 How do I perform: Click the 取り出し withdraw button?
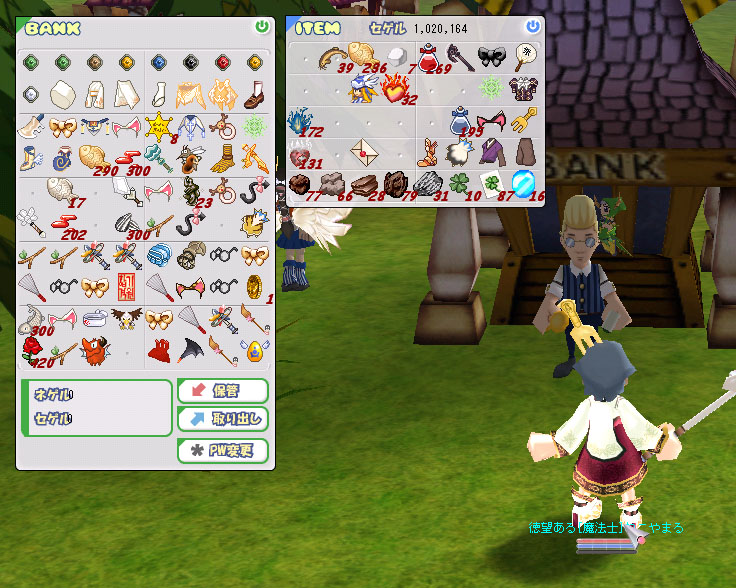click(223, 419)
